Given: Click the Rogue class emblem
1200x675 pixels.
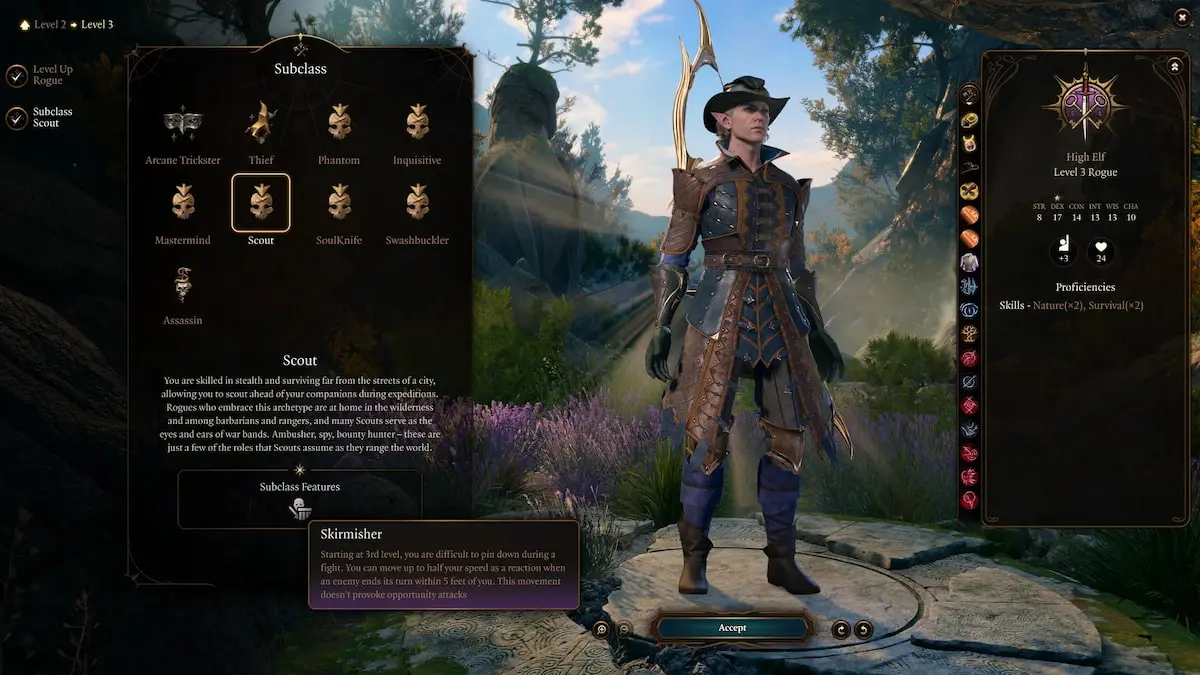Looking at the screenshot, I should point(1084,104).
